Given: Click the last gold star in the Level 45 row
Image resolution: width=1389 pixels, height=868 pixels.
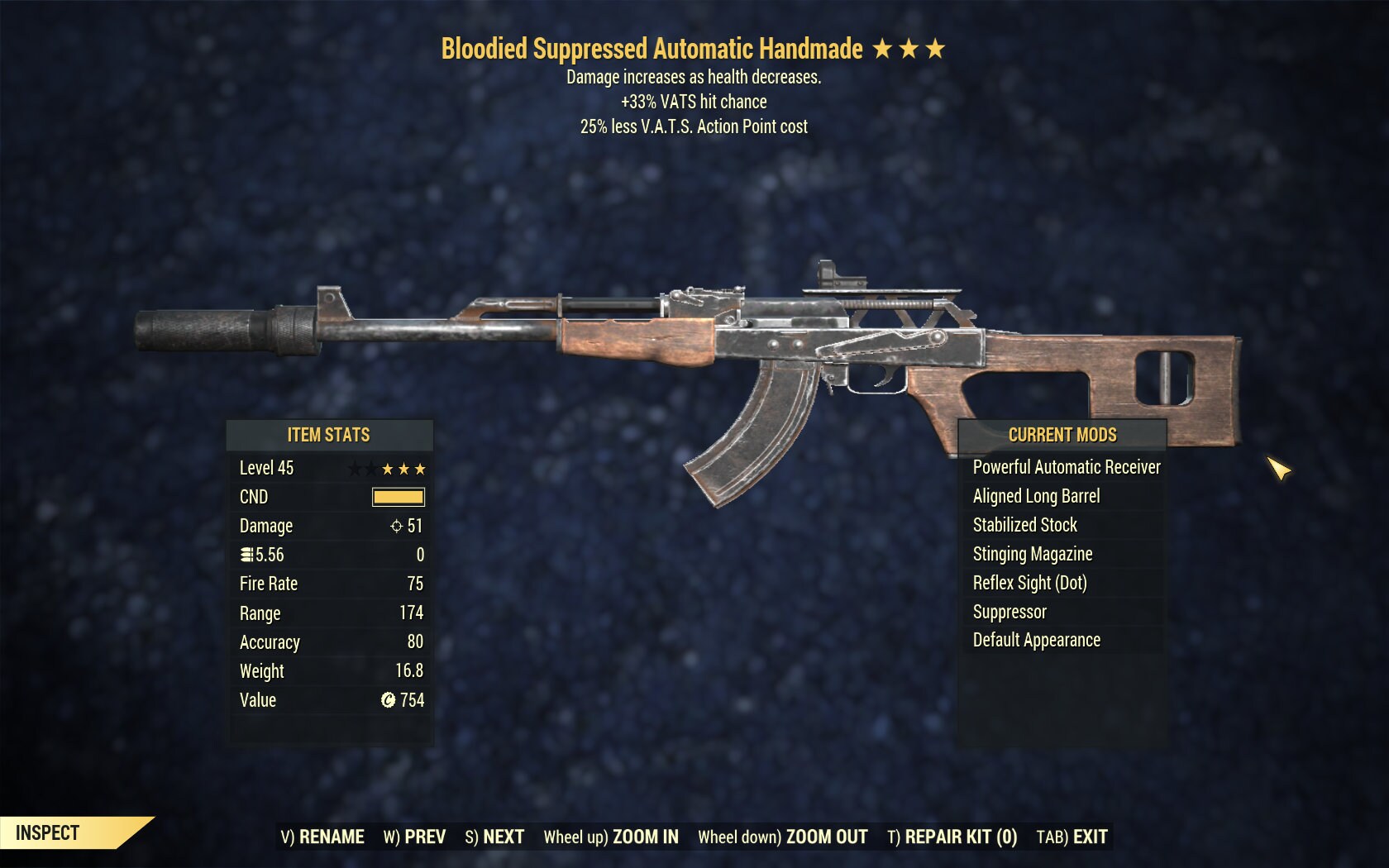Looking at the screenshot, I should coord(421,468).
